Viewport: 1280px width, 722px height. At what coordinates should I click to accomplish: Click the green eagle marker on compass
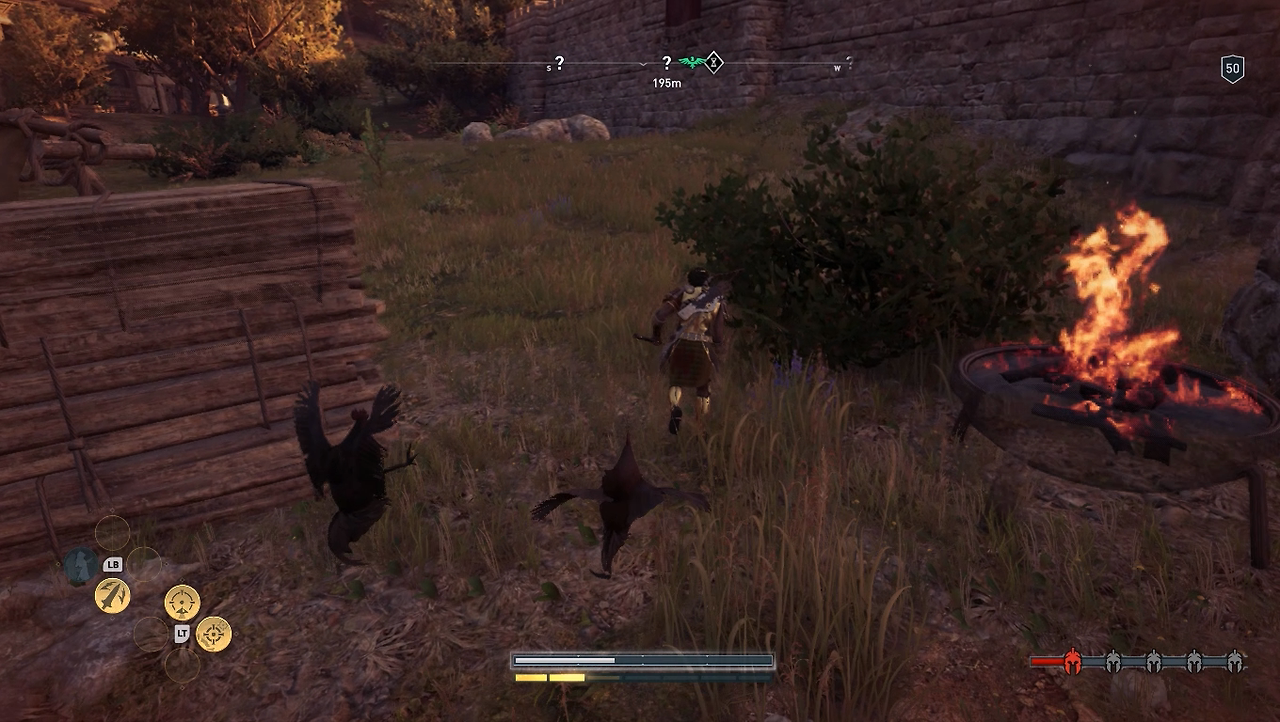coord(690,63)
